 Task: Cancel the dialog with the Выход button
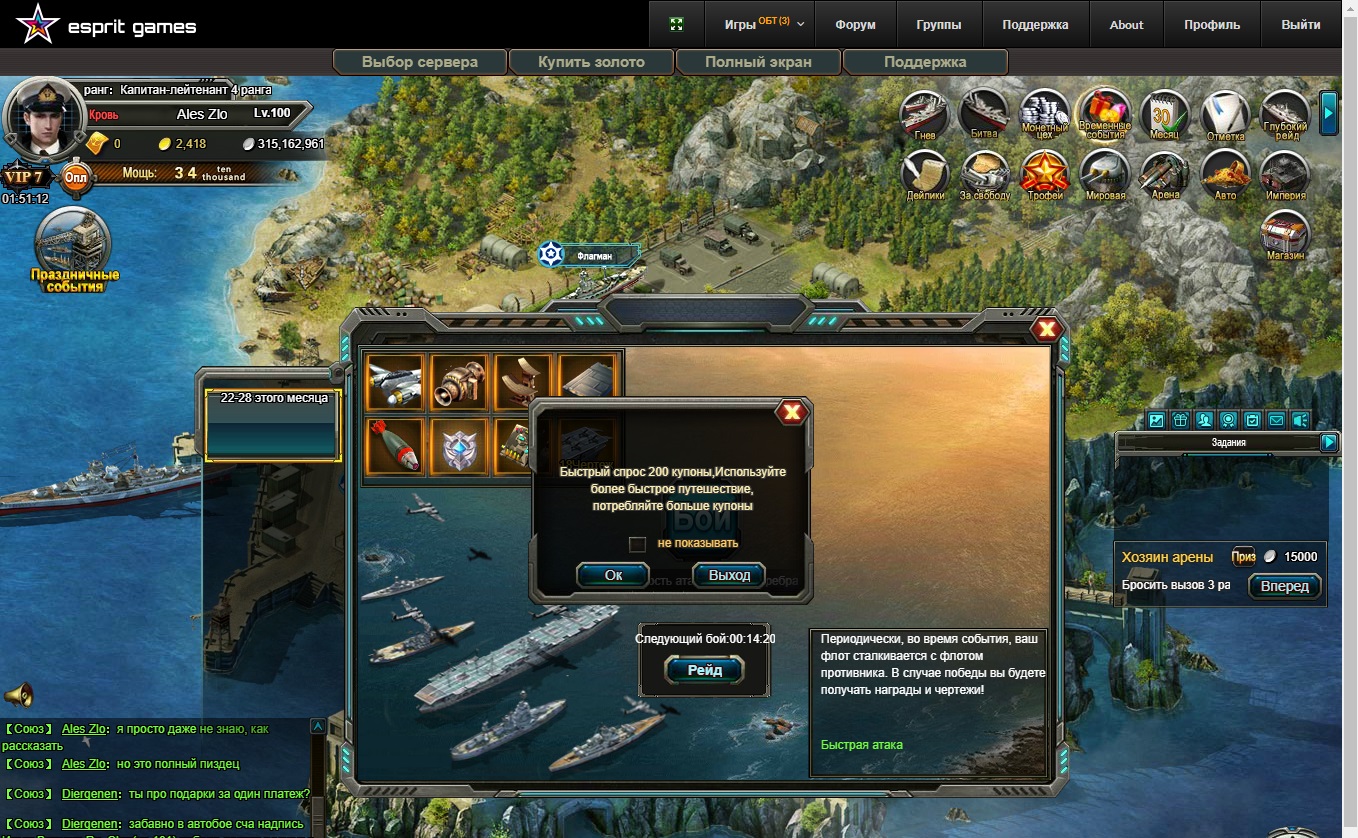[728, 575]
